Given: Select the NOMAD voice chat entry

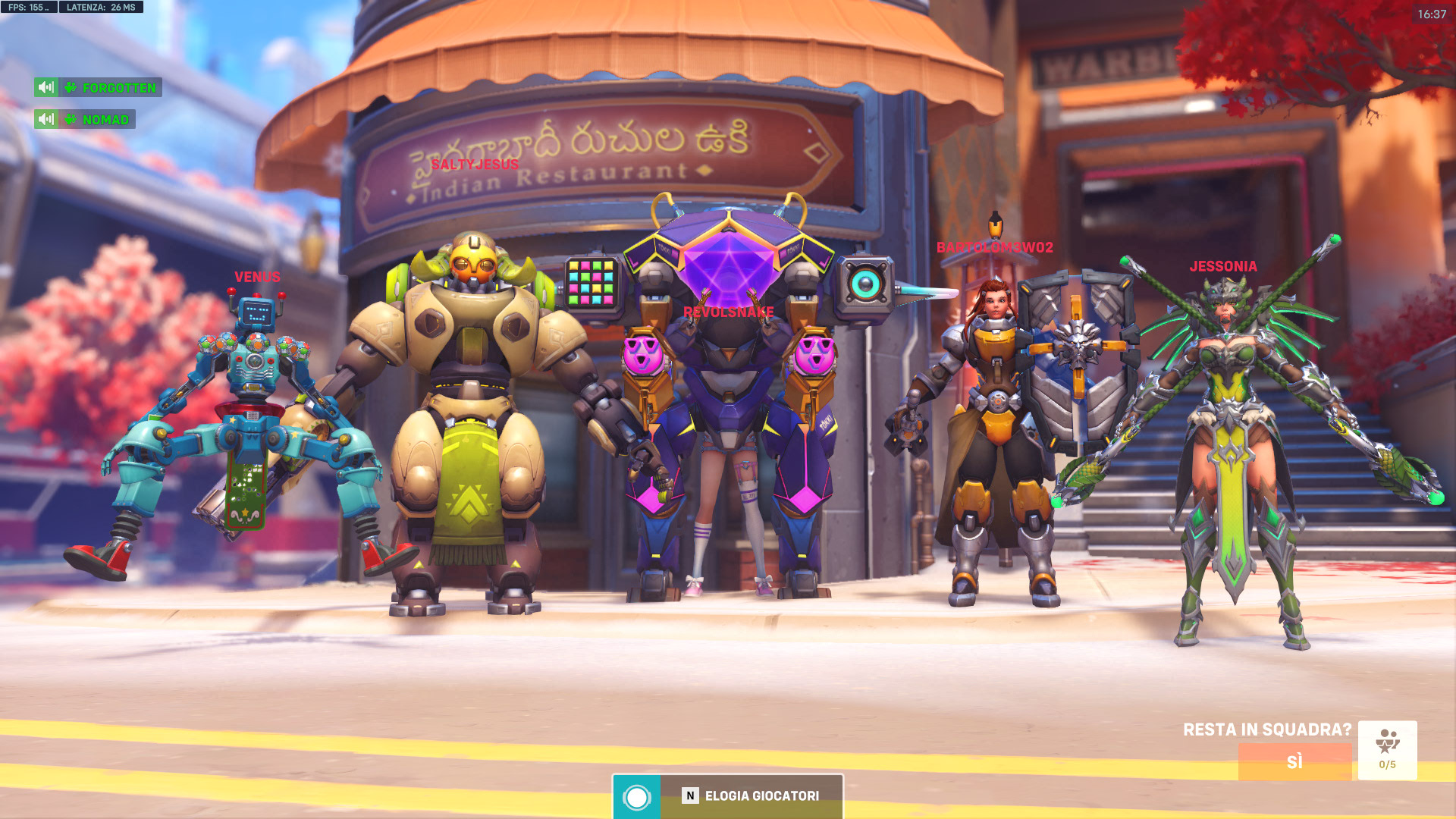Looking at the screenshot, I should tap(105, 120).
